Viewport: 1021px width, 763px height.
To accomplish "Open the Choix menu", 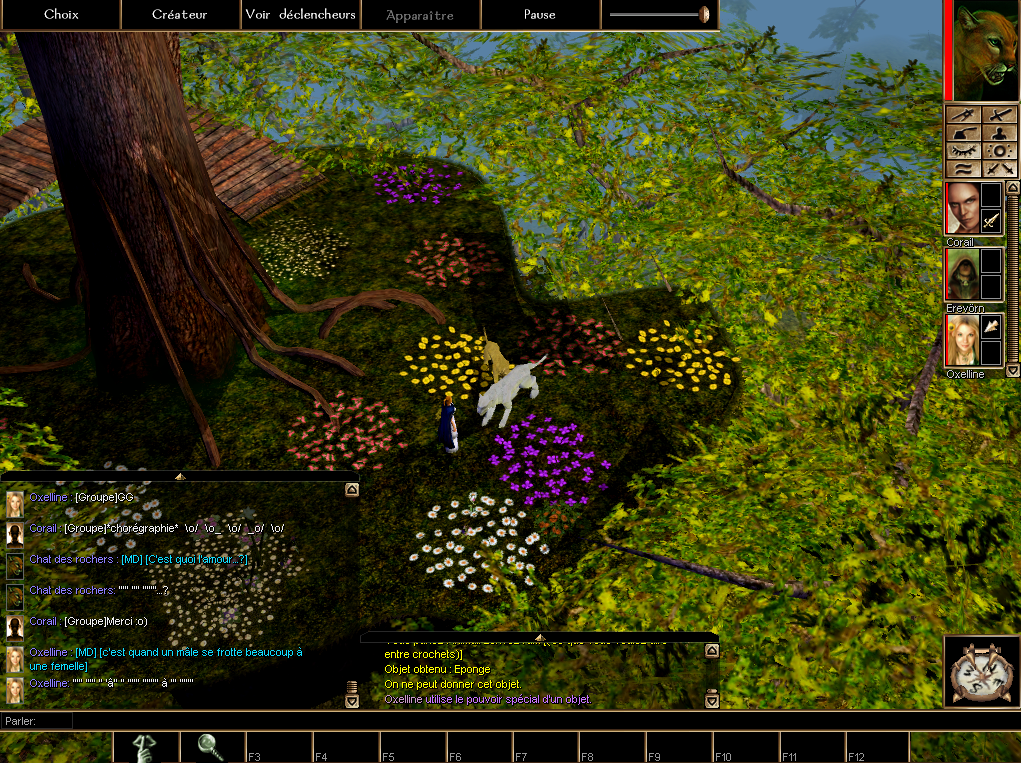I will pyautogui.click(x=61, y=15).
